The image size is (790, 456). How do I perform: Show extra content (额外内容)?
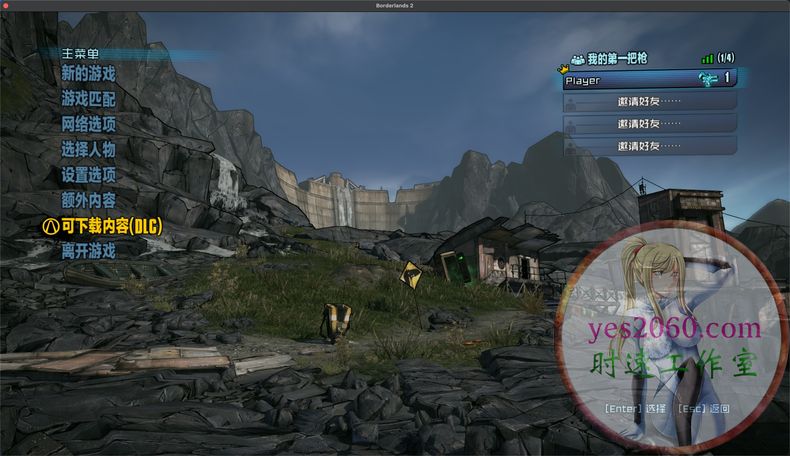pos(88,201)
